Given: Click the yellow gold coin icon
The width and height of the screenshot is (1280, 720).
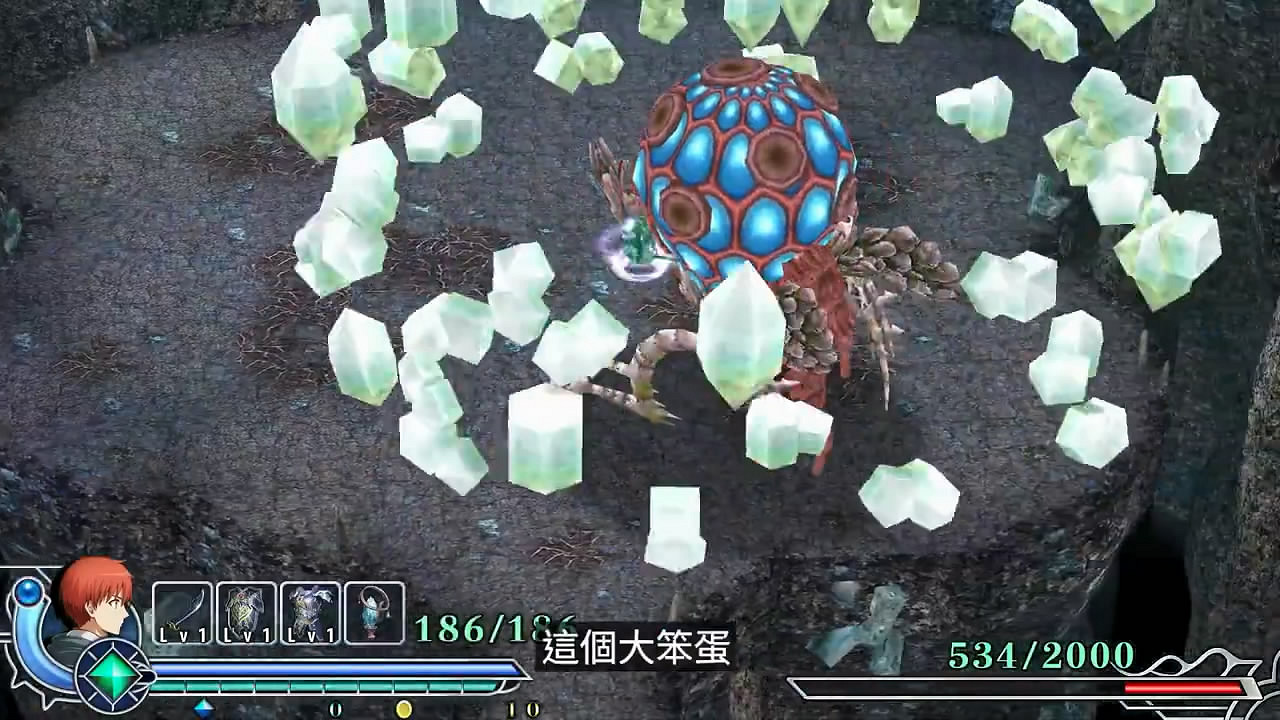Looking at the screenshot, I should tap(404, 707).
